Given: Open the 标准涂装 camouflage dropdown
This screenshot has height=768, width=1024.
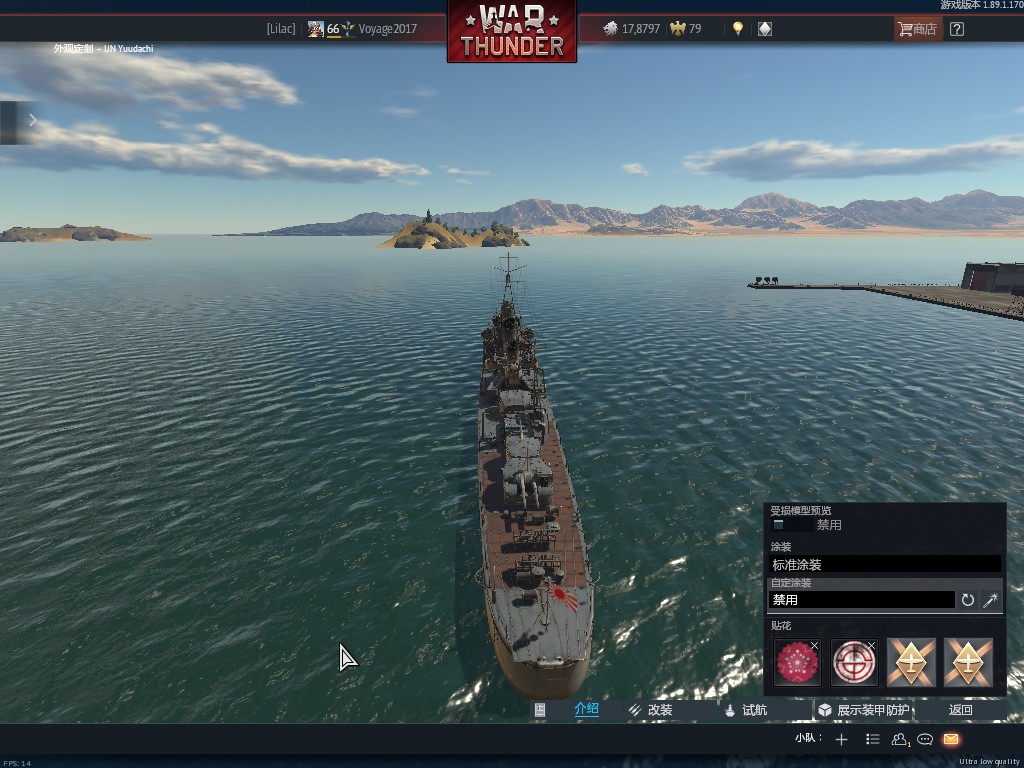Looking at the screenshot, I should [x=885, y=564].
